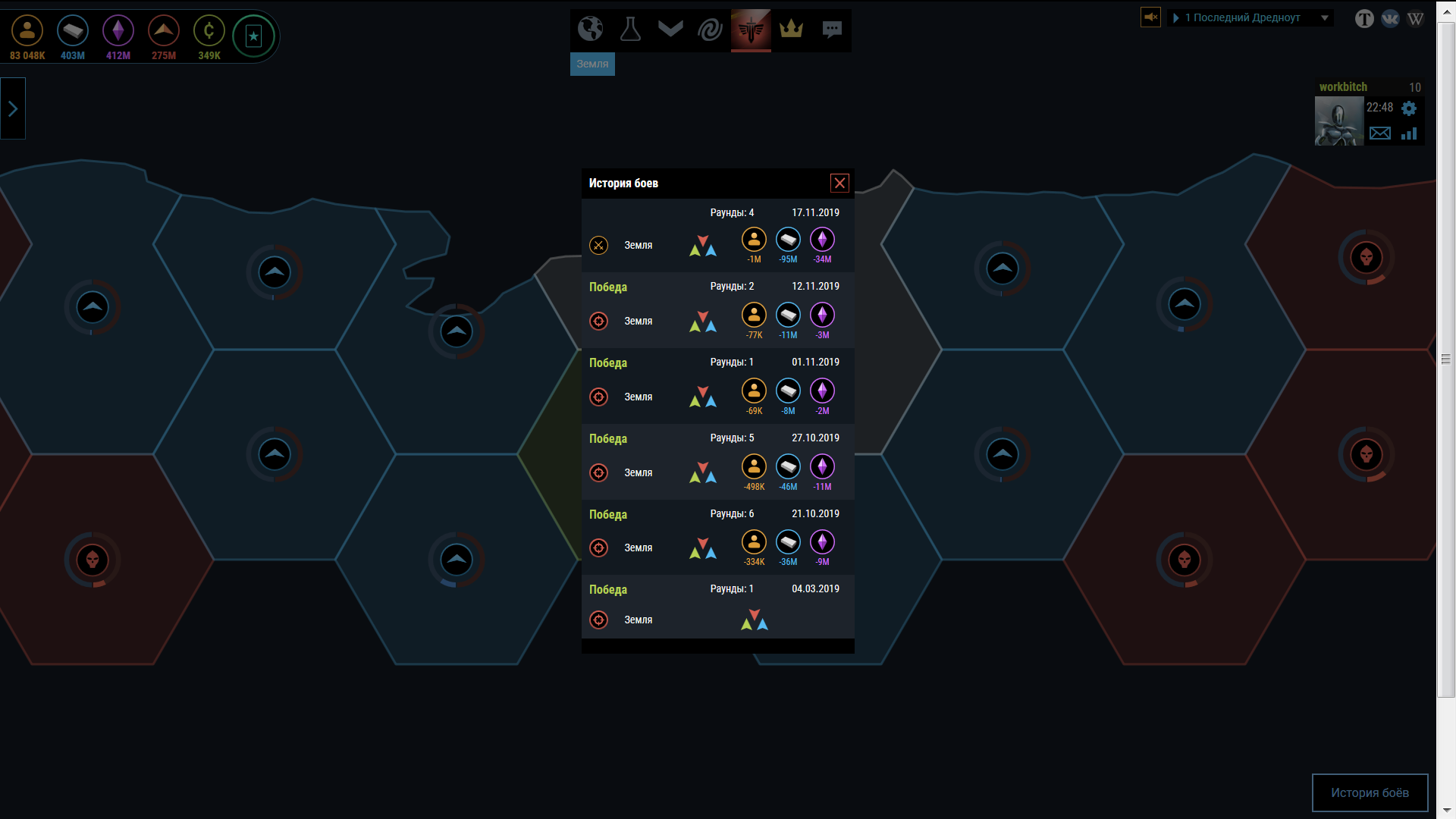Expand the left side panel arrow

click(13, 109)
